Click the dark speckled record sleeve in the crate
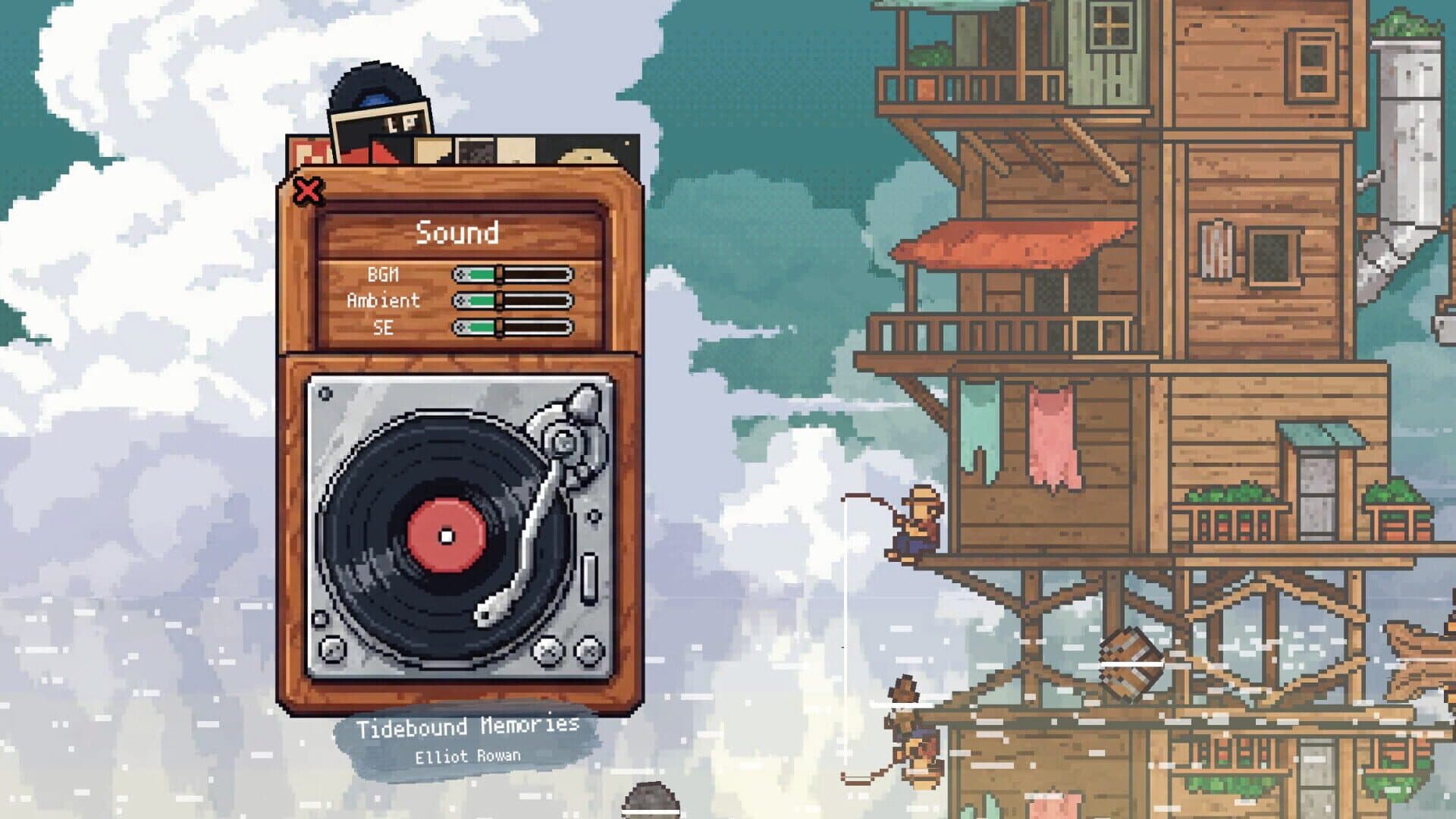Image resolution: width=1456 pixels, height=819 pixels. pos(476,153)
